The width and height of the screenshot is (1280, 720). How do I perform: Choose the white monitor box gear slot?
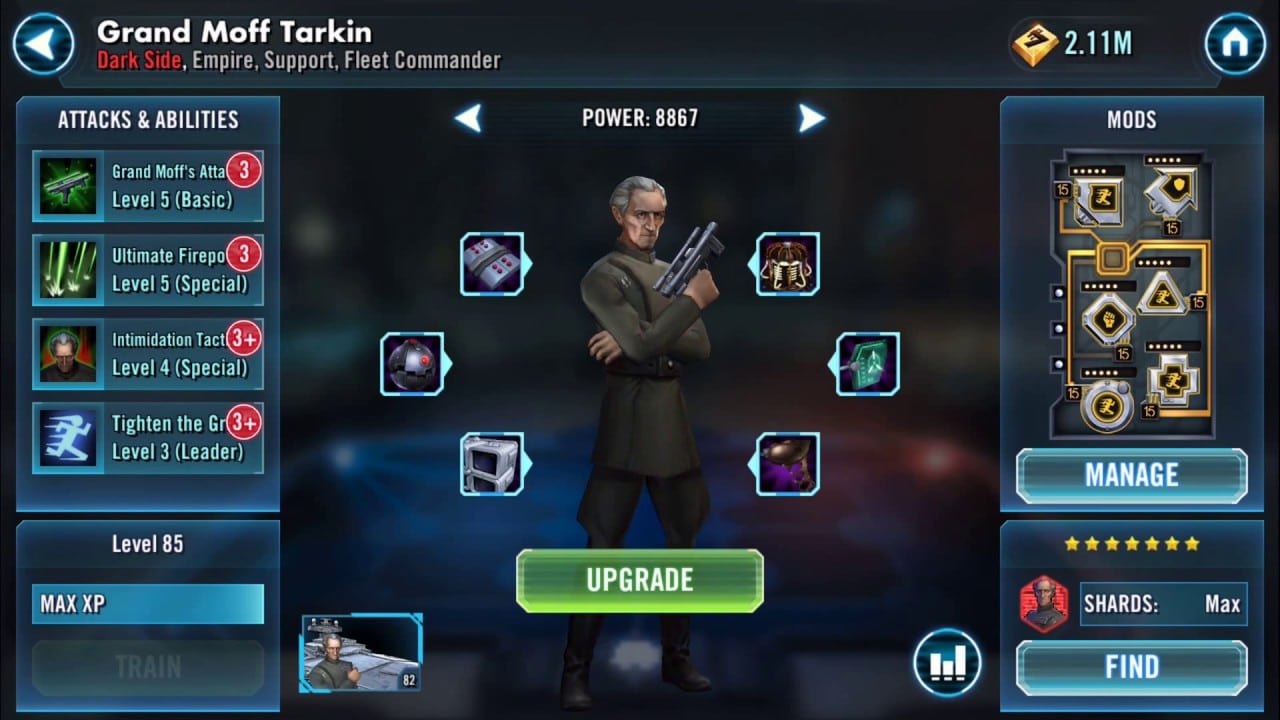coord(491,464)
